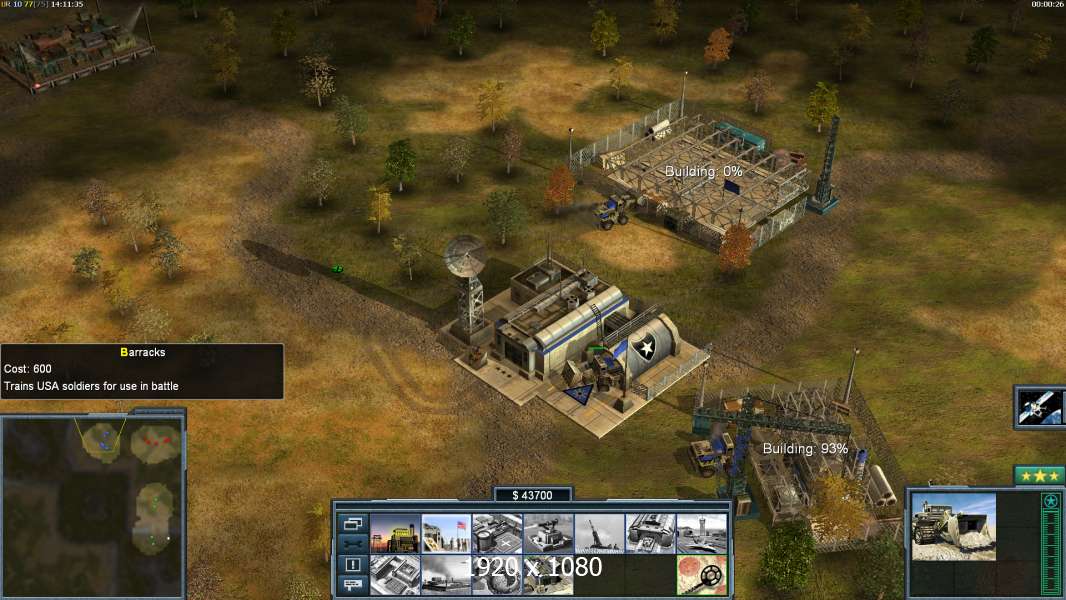Image resolution: width=1066 pixels, height=600 pixels.
Task: Pick the airfield icon with control tower
Action: click(x=701, y=534)
